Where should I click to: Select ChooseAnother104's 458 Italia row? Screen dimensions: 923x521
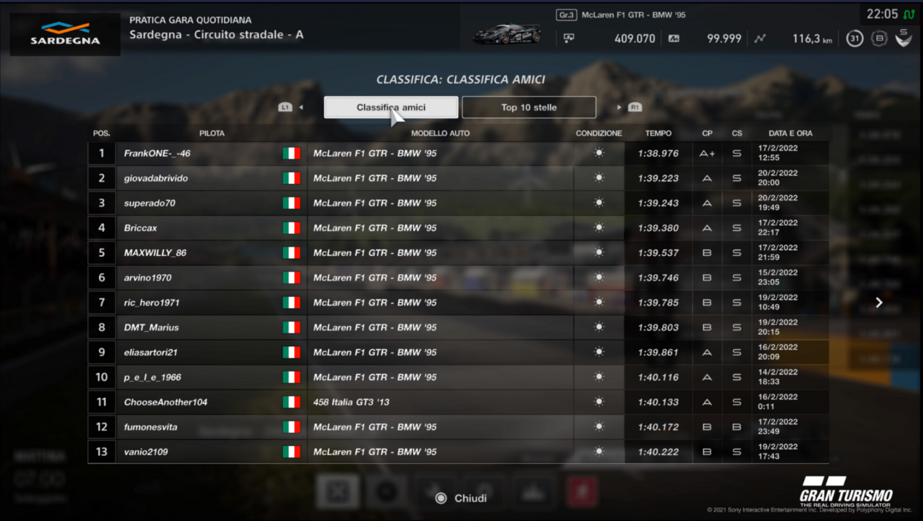click(x=458, y=402)
